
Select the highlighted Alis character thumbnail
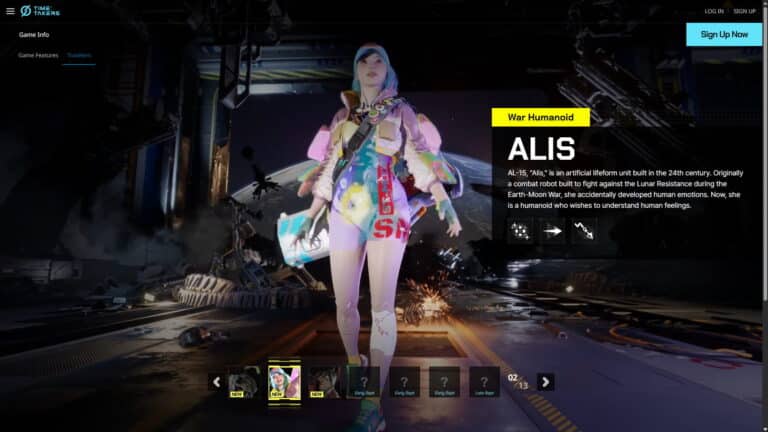tap(284, 381)
